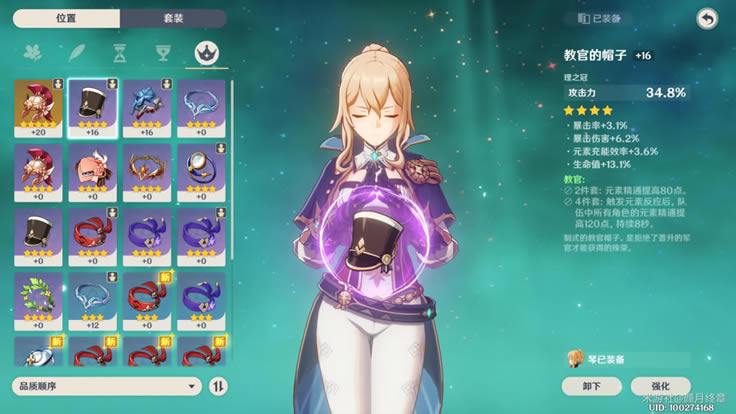
Task: Select the goblet artifact category icon
Action: (x=164, y=53)
